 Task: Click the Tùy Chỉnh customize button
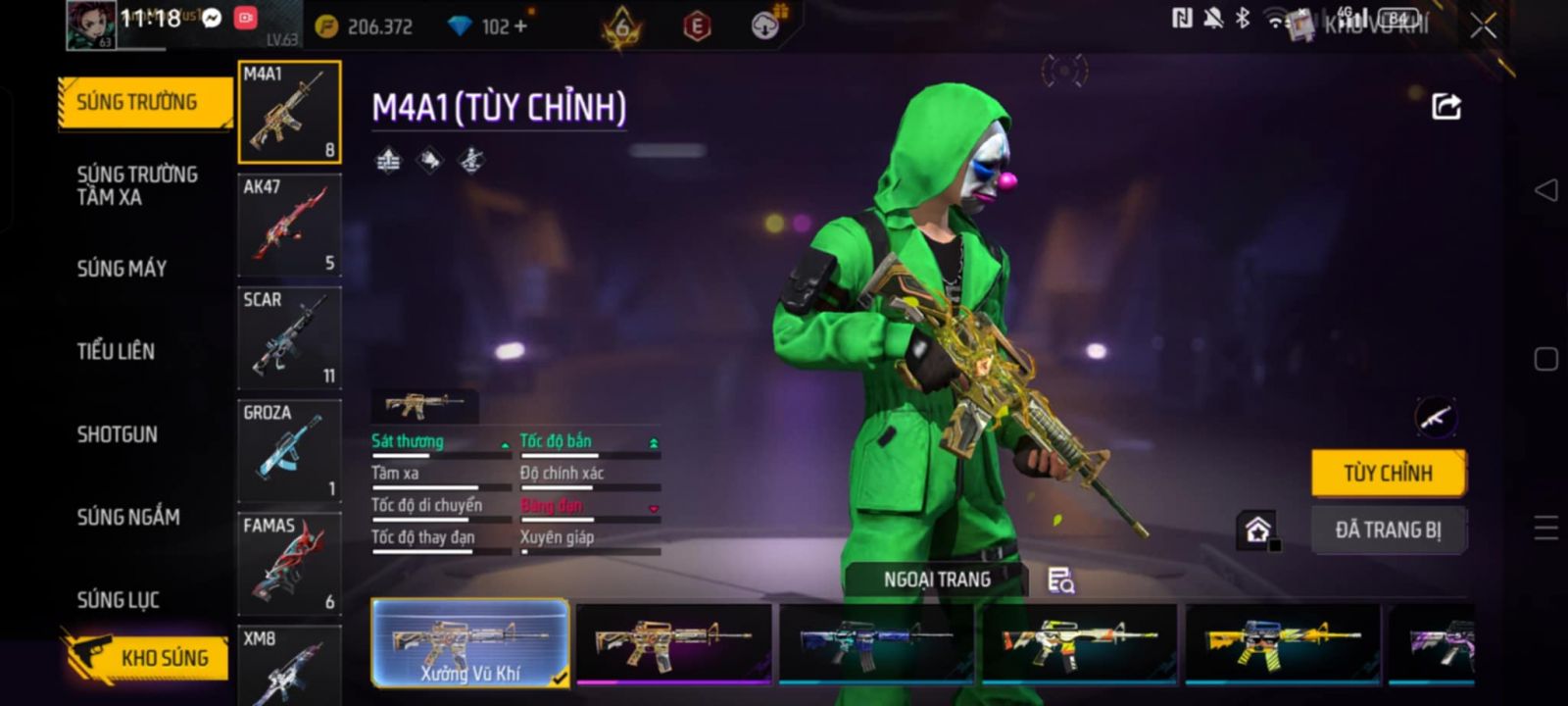(1388, 473)
